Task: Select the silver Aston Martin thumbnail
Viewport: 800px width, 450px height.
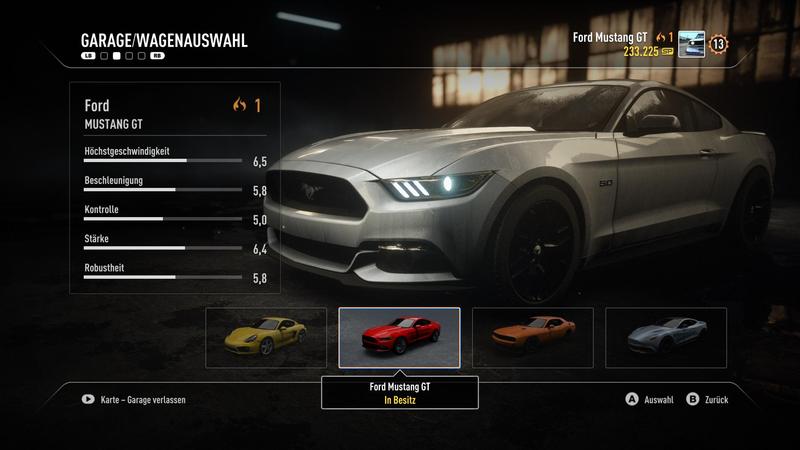Action: (x=666, y=338)
